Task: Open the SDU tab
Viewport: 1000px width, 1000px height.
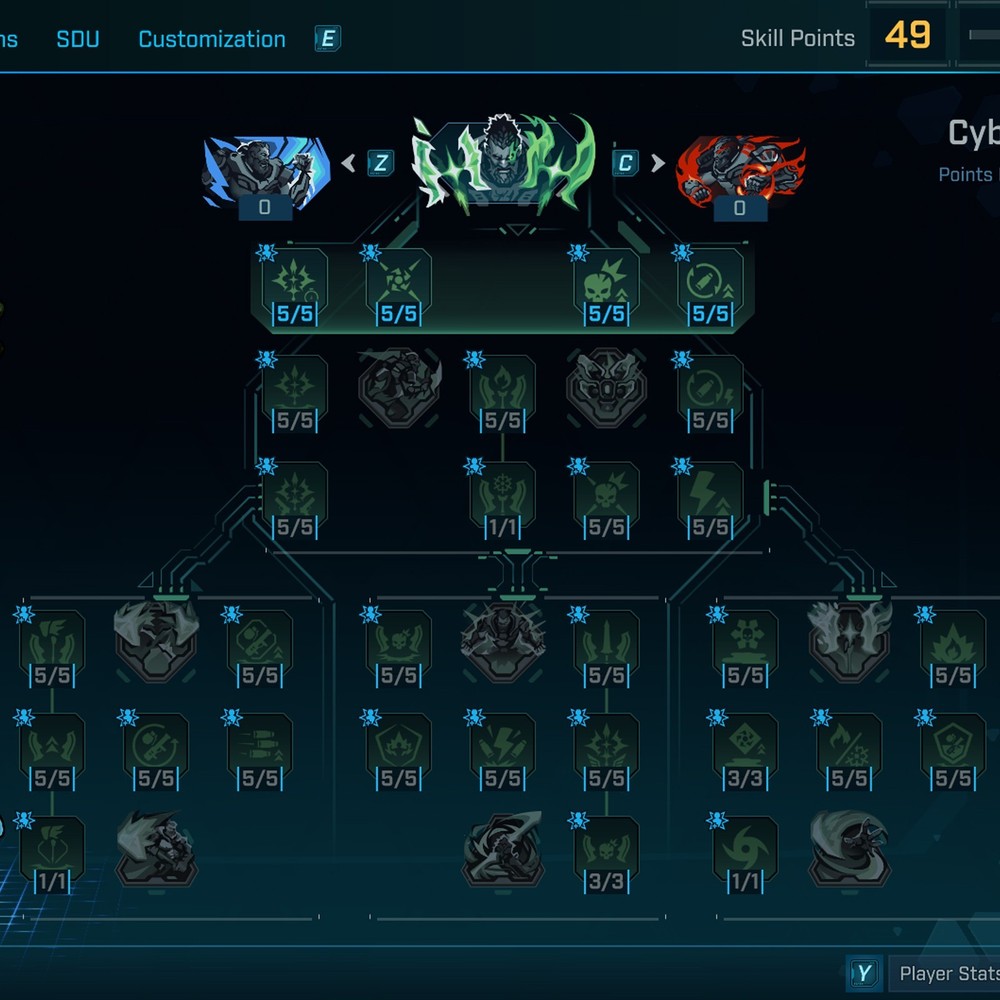Action: (77, 39)
